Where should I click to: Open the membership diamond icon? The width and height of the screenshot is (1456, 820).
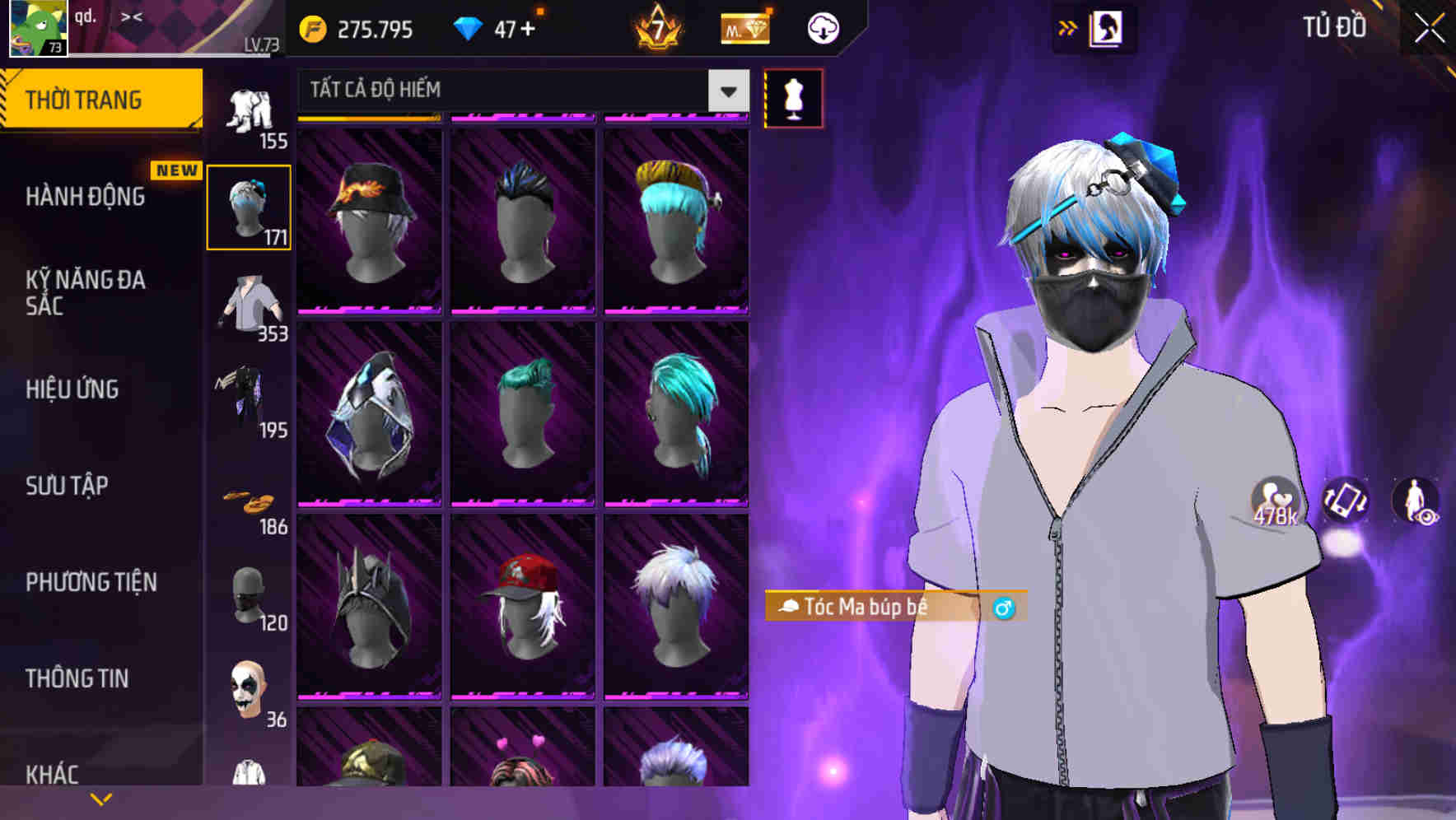coord(744,27)
